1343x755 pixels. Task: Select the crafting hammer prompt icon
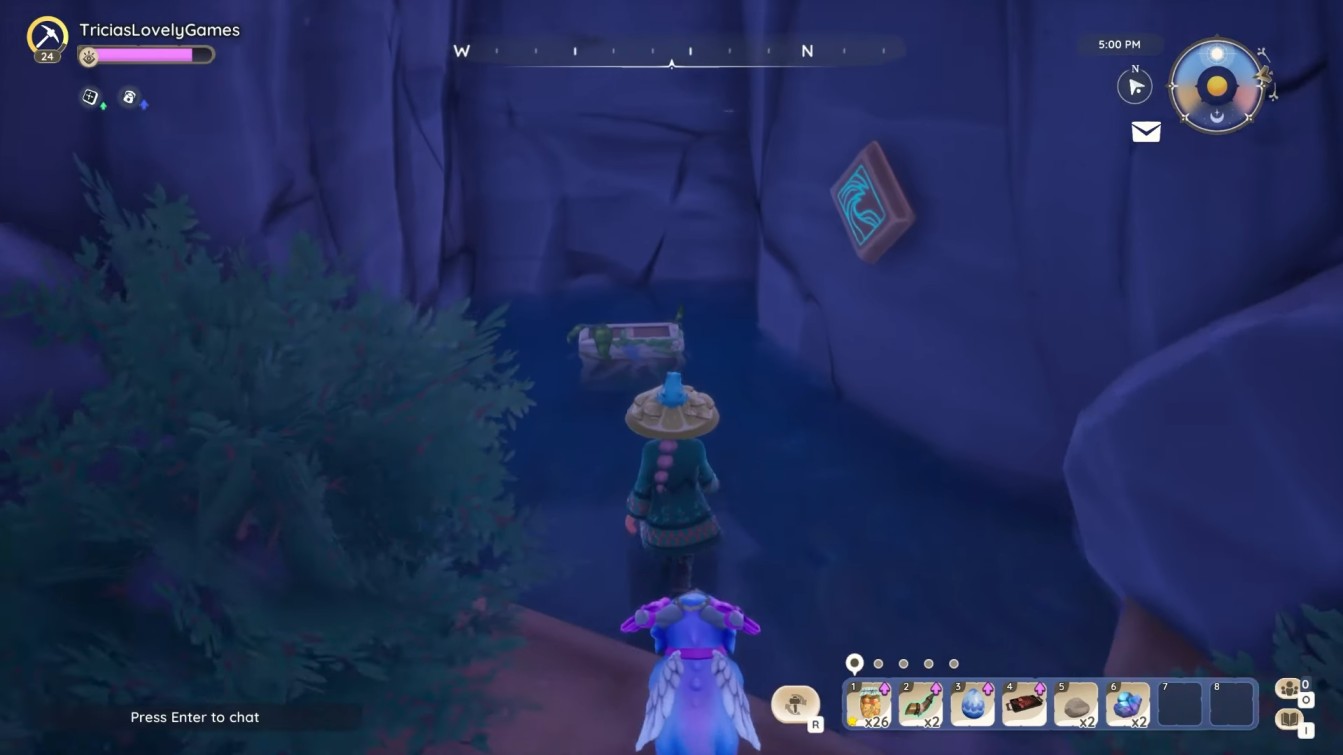click(796, 704)
